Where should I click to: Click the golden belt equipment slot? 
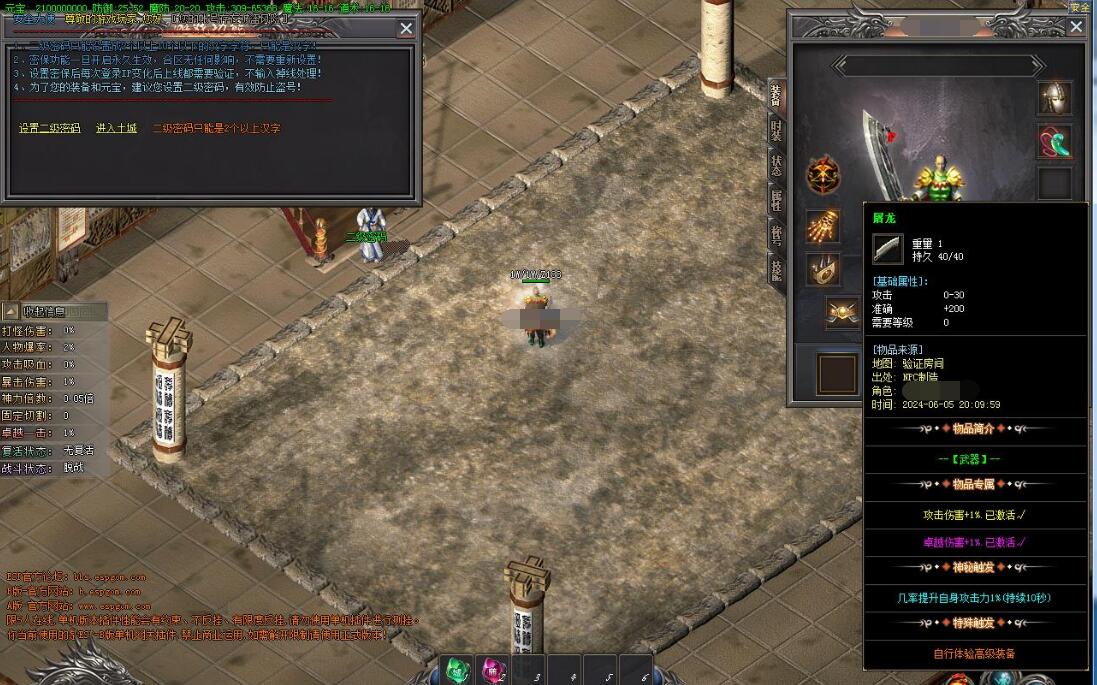(842, 313)
